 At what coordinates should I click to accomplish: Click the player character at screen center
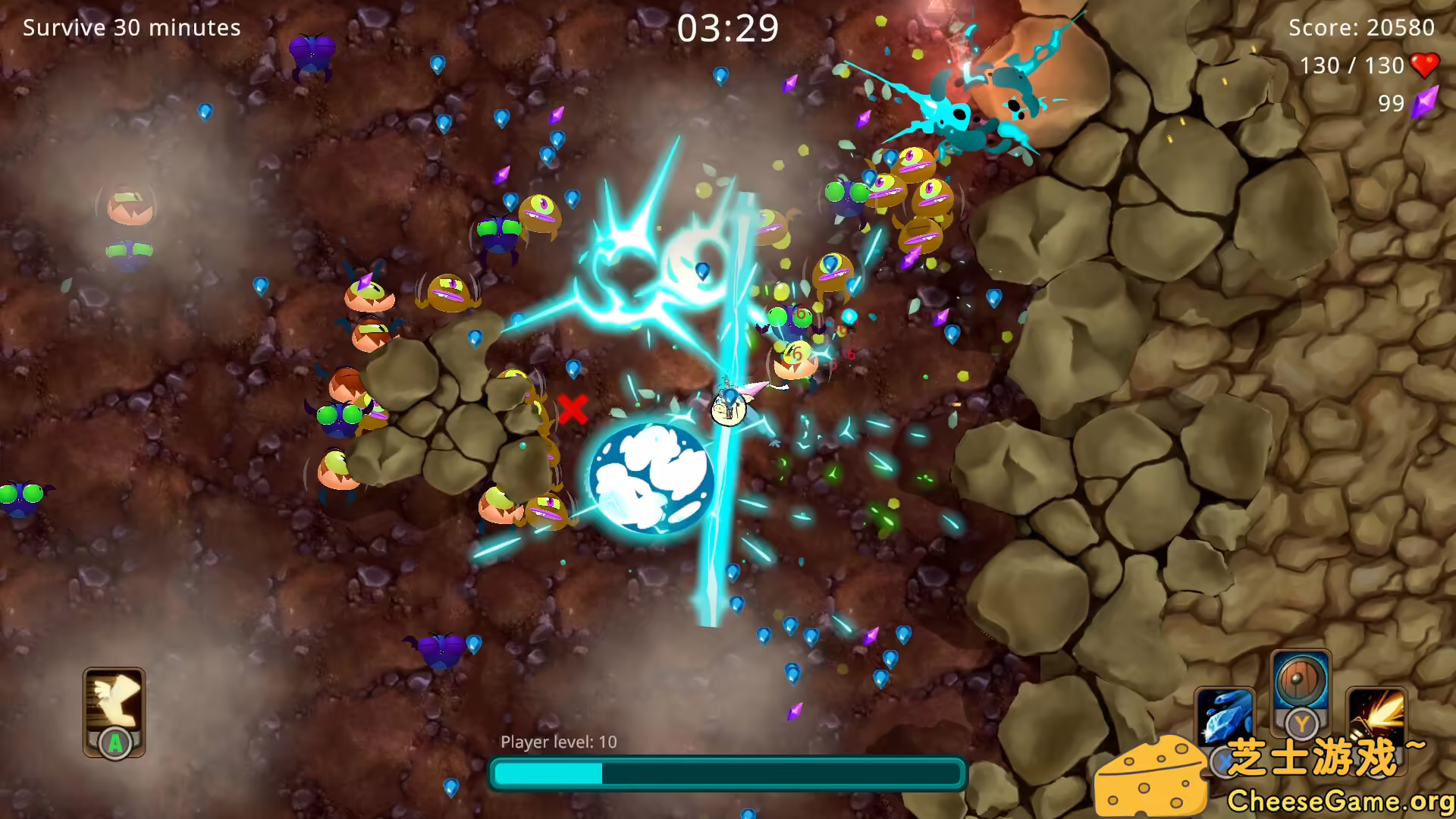coord(728,406)
